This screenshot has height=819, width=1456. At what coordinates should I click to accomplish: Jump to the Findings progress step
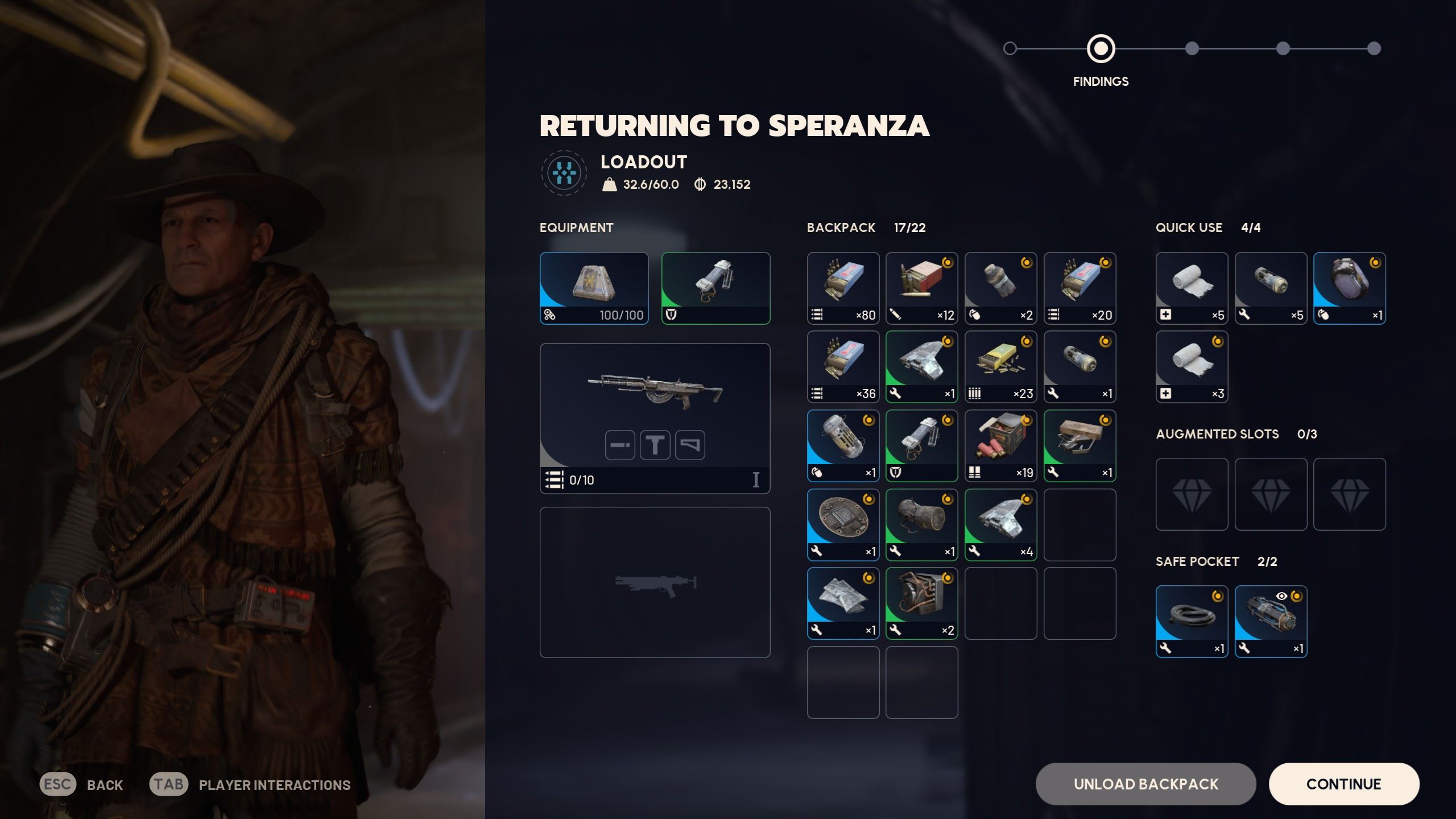pyautogui.click(x=1101, y=49)
